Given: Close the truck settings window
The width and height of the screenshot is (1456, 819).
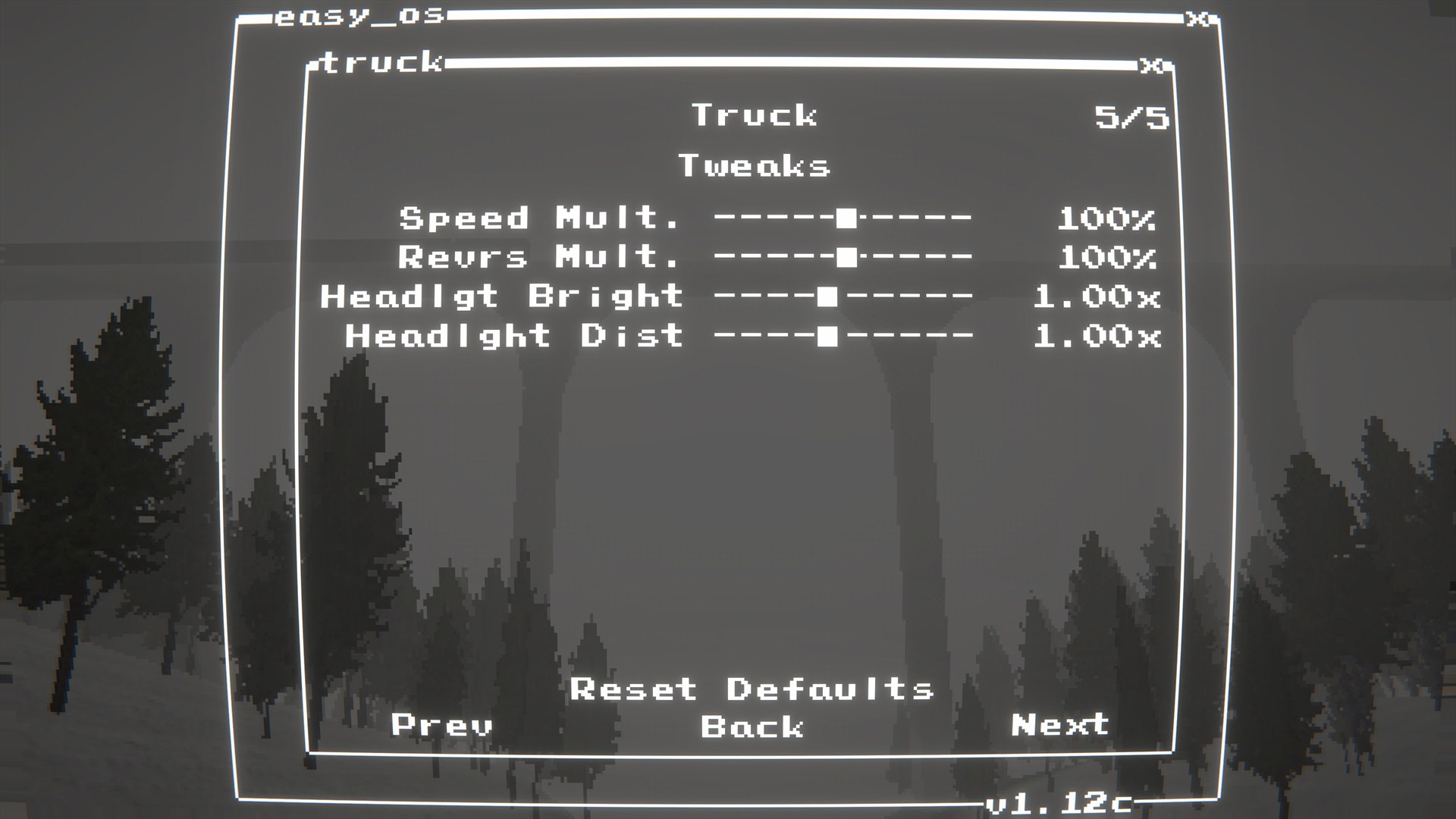Looking at the screenshot, I should click(1150, 67).
